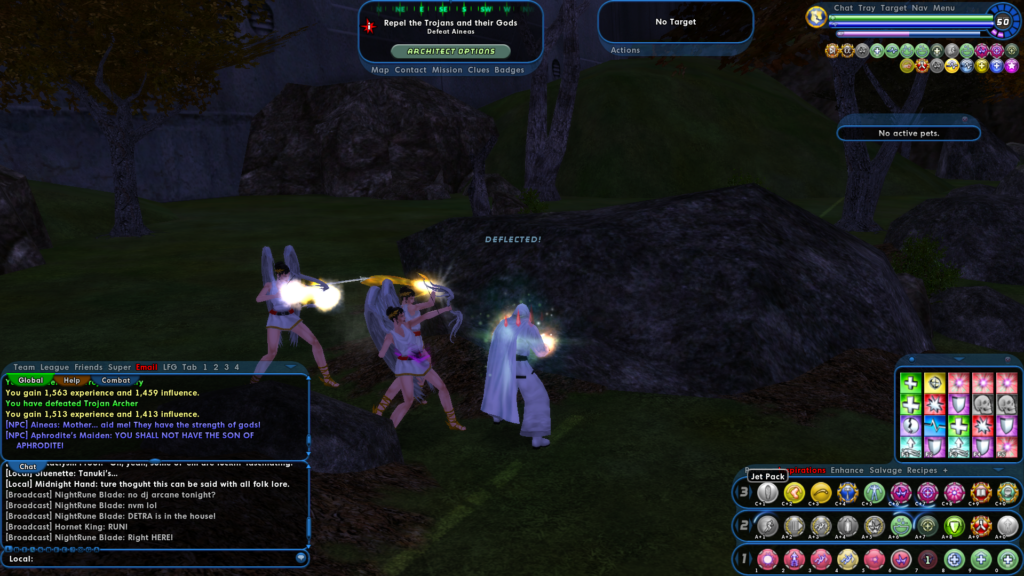The image size is (1024, 576).
Task: Open the Badges tab
Action: [509, 70]
